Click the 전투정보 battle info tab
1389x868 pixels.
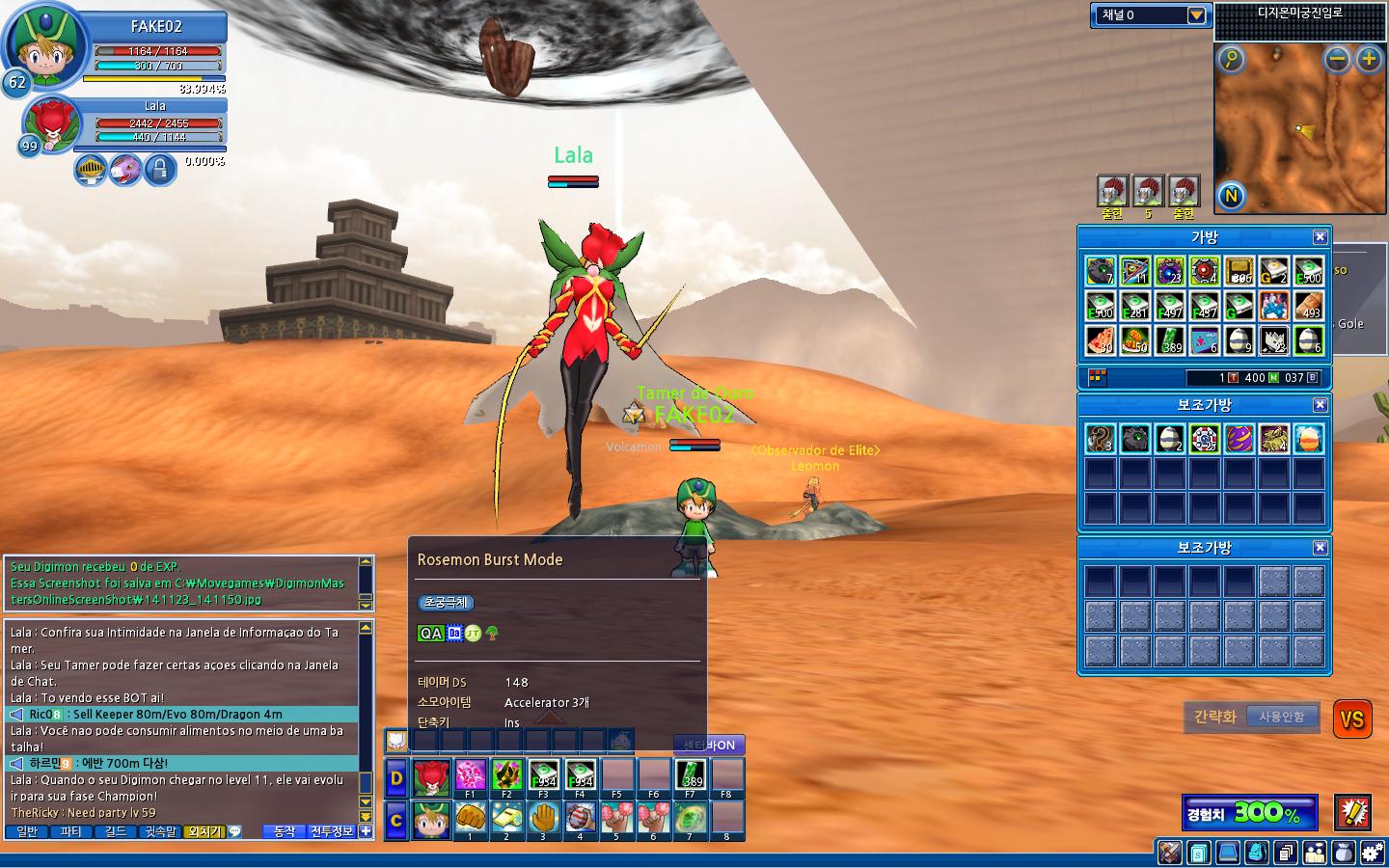[x=332, y=831]
